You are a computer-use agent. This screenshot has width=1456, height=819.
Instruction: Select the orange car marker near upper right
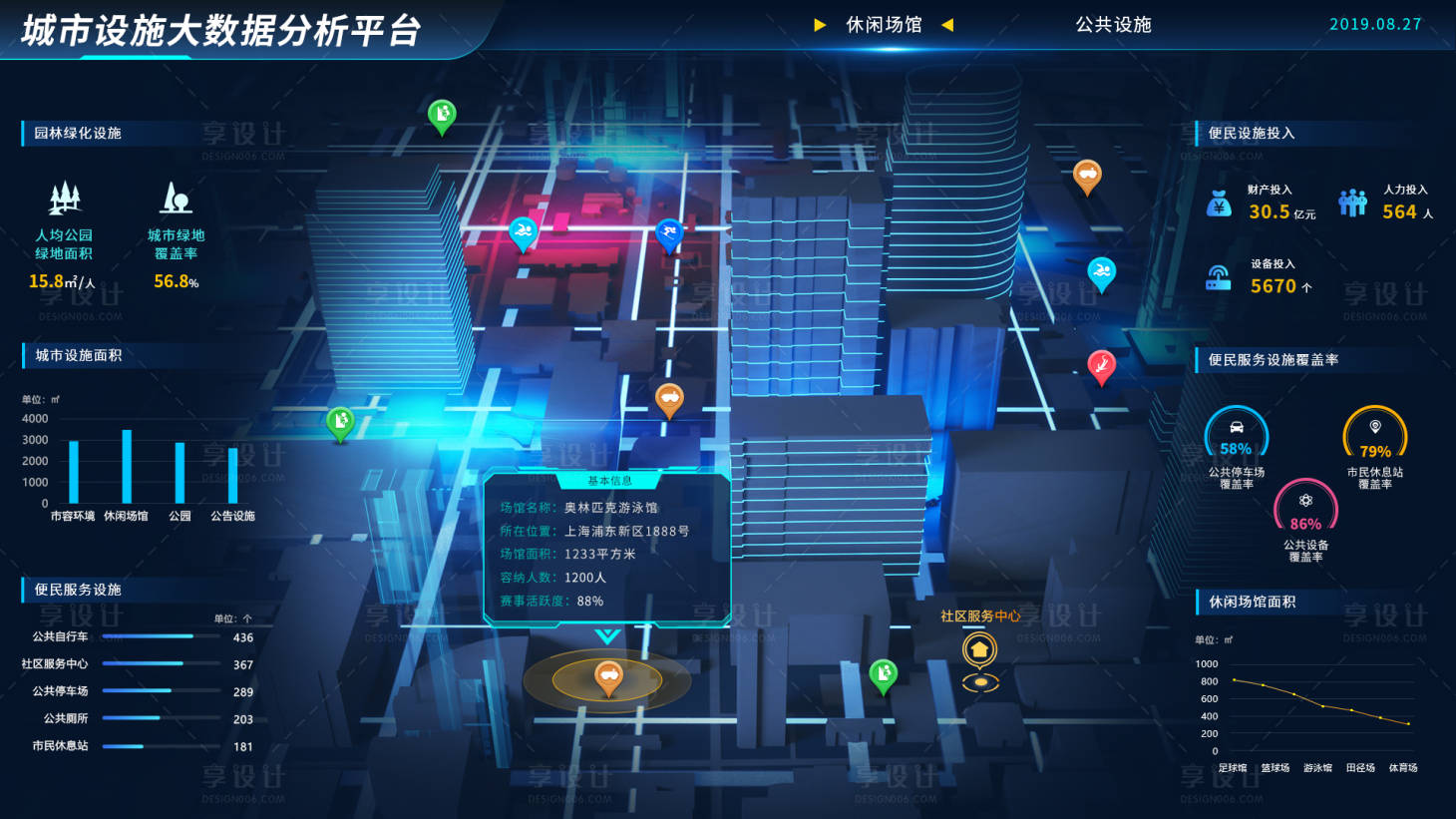1087,175
